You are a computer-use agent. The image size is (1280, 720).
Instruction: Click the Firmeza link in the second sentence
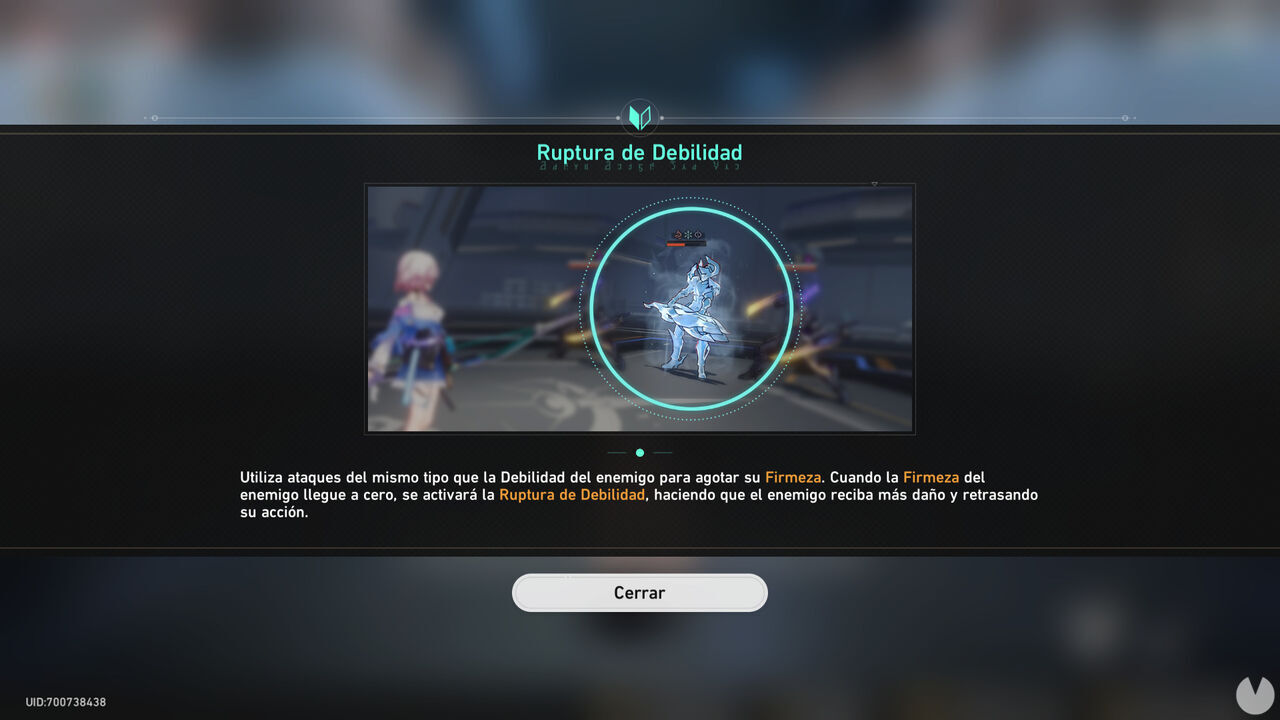[x=930, y=477]
